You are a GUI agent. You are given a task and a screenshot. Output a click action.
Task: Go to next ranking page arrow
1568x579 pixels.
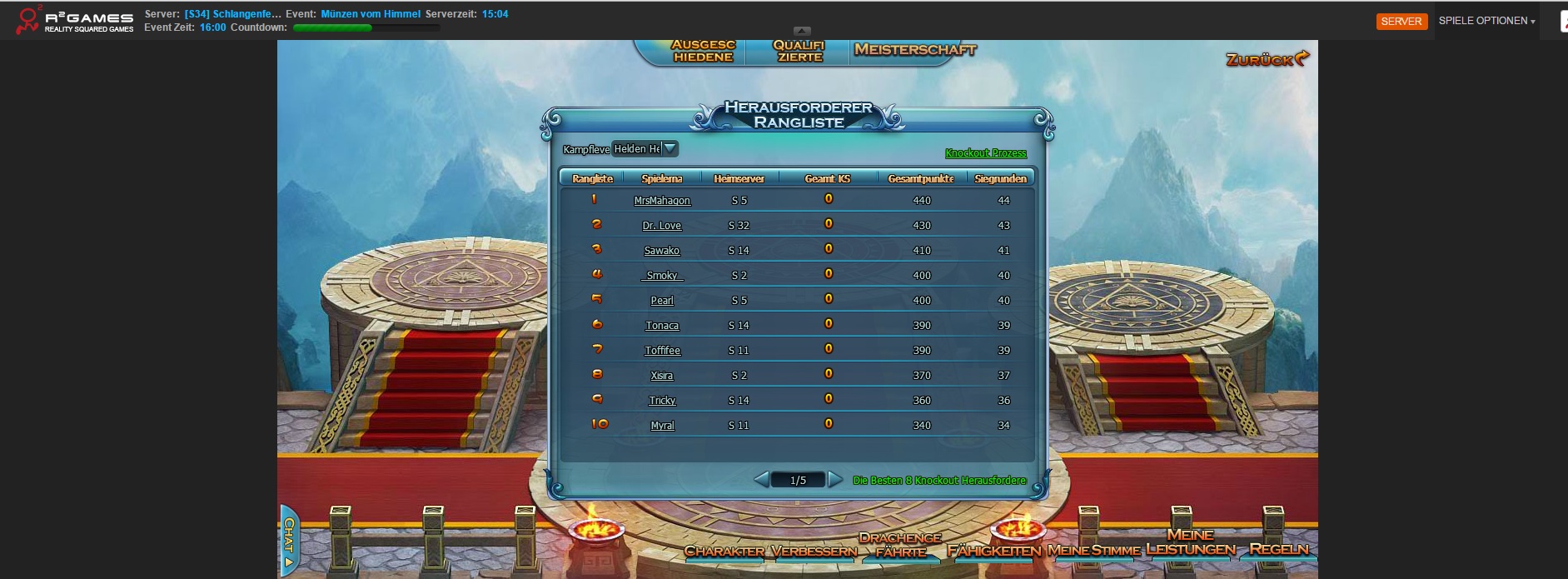pyautogui.click(x=835, y=480)
